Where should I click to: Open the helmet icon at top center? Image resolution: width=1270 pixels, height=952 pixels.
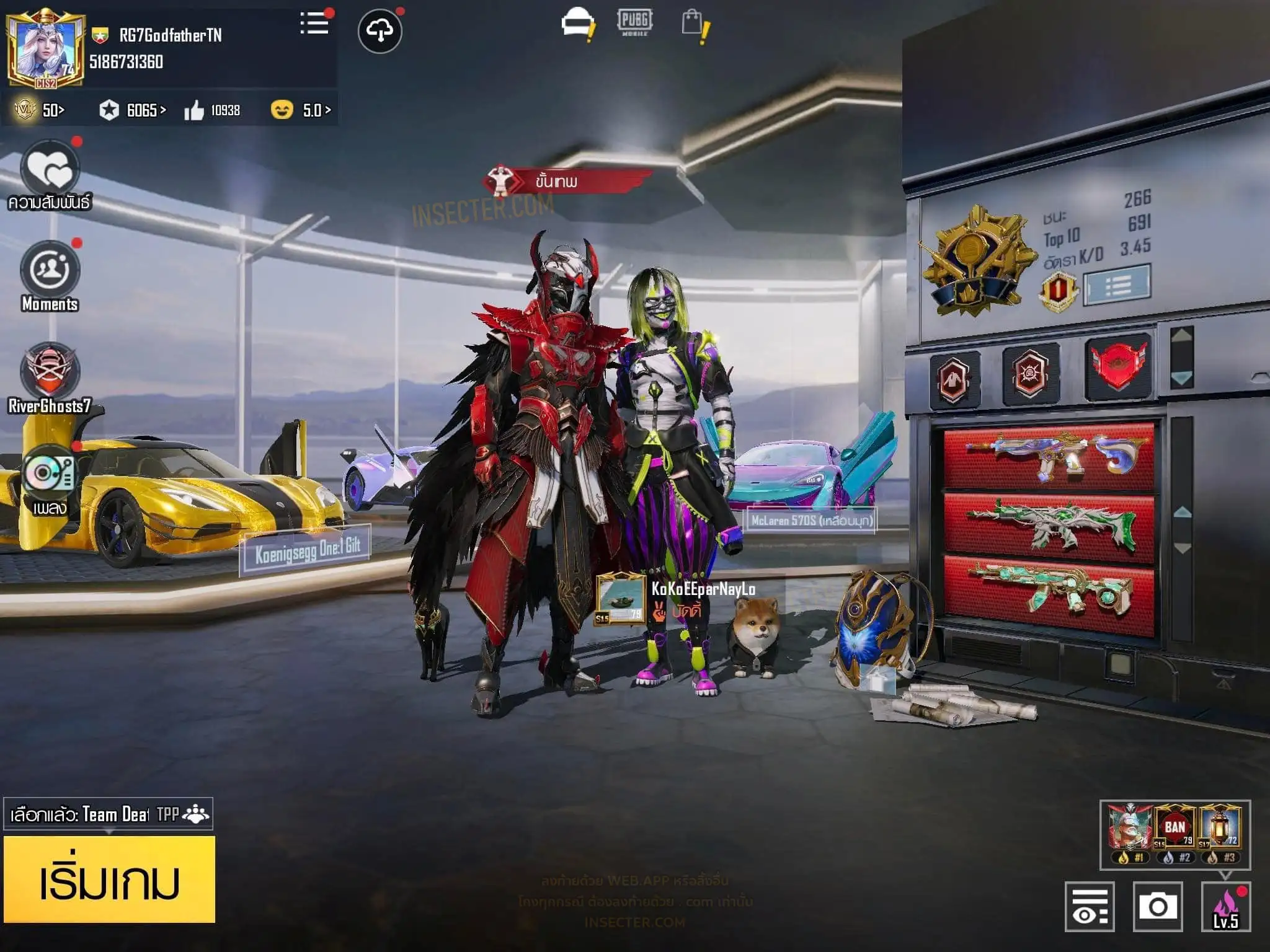point(577,25)
